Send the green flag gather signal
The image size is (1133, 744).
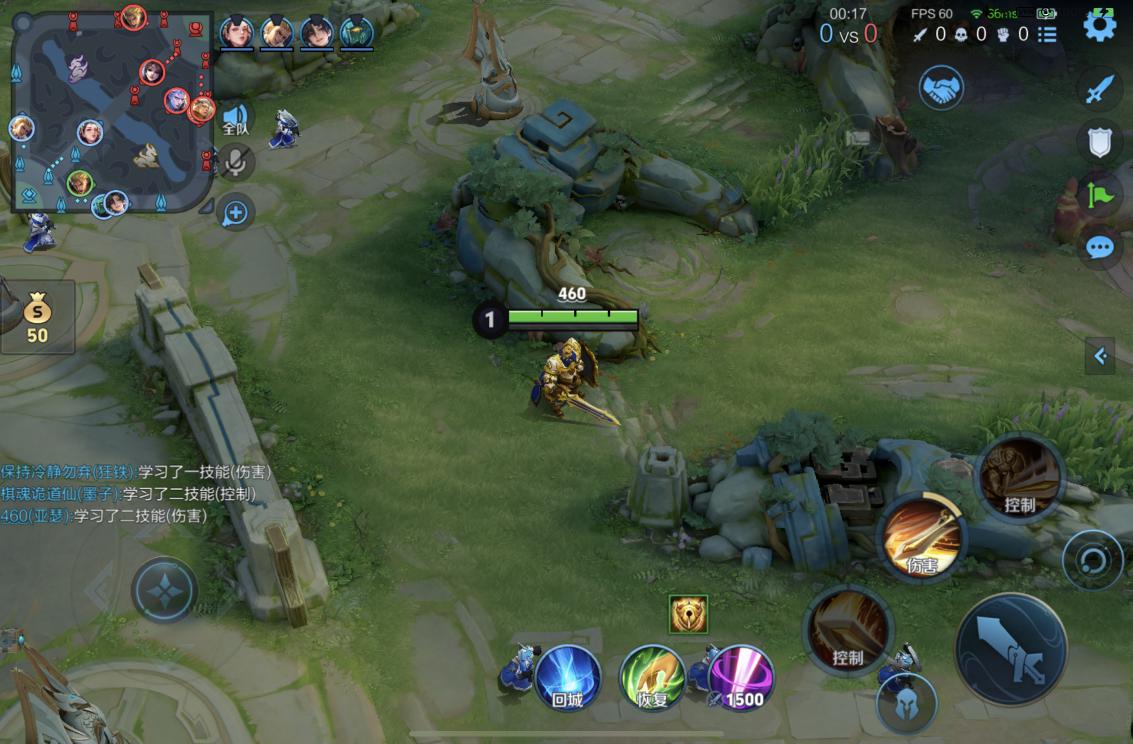(x=1099, y=194)
